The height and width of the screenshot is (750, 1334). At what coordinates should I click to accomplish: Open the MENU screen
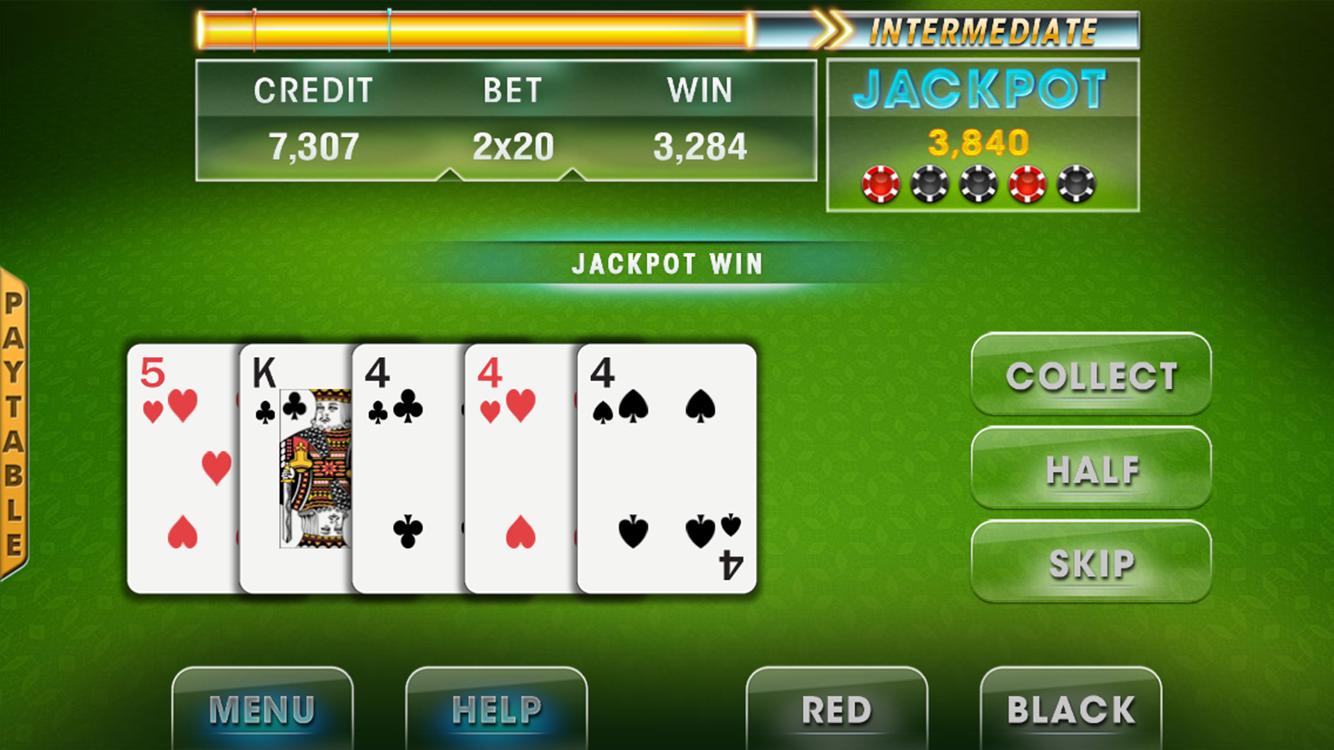coord(263,710)
